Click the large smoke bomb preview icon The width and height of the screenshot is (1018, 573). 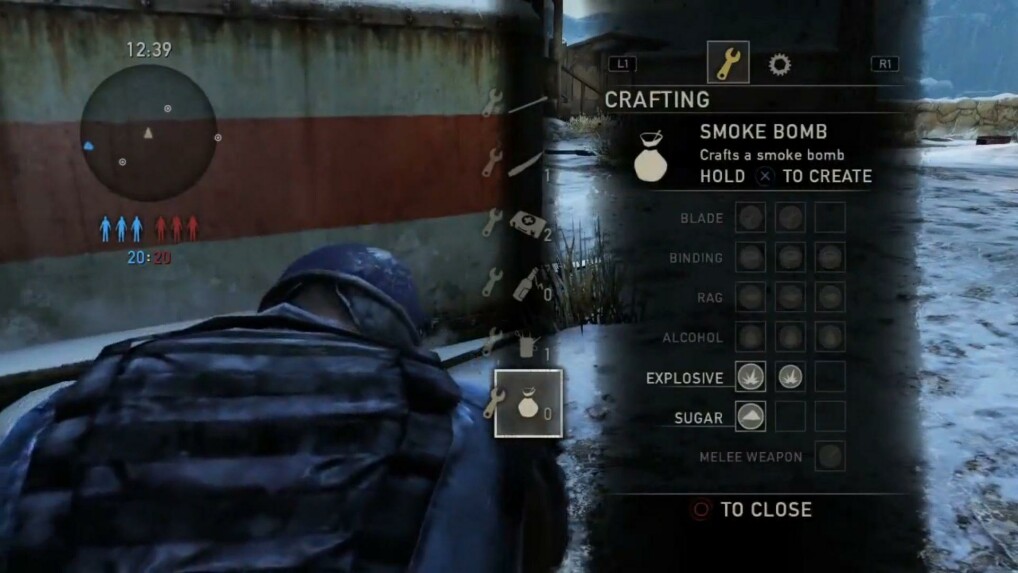pyautogui.click(x=651, y=157)
